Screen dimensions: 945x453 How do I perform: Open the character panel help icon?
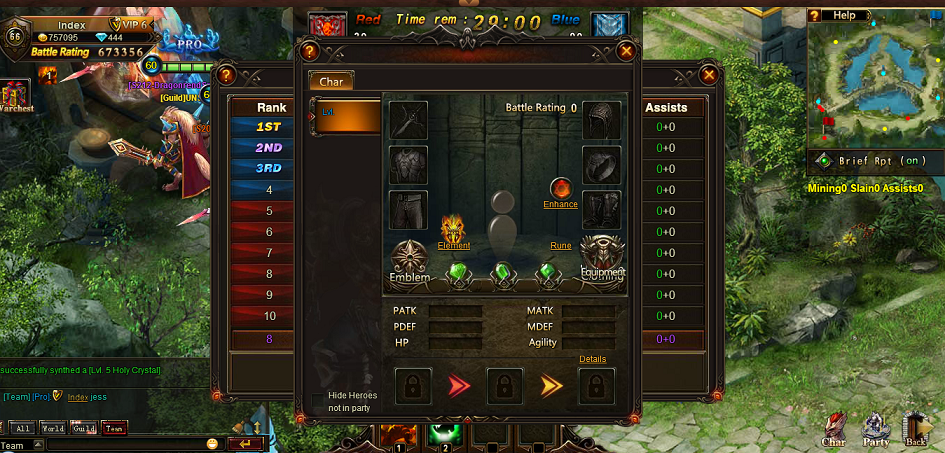[x=310, y=51]
